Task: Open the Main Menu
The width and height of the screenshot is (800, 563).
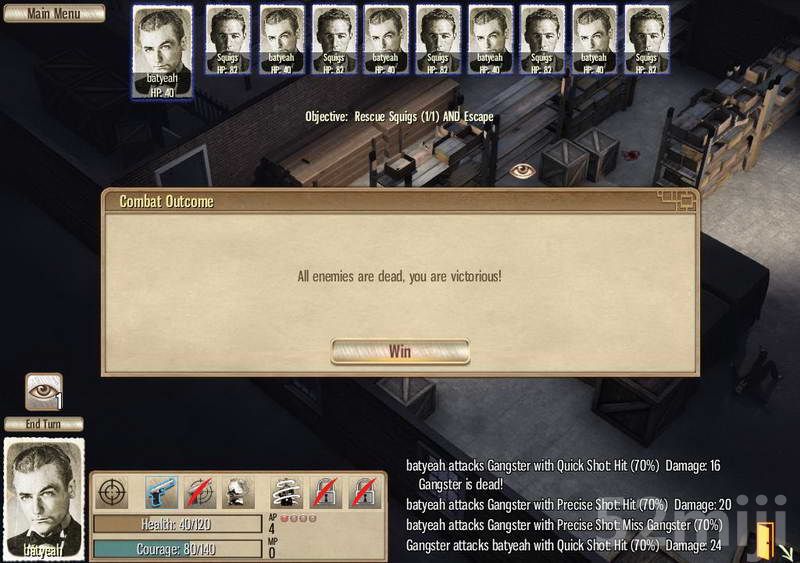Action: [x=52, y=13]
